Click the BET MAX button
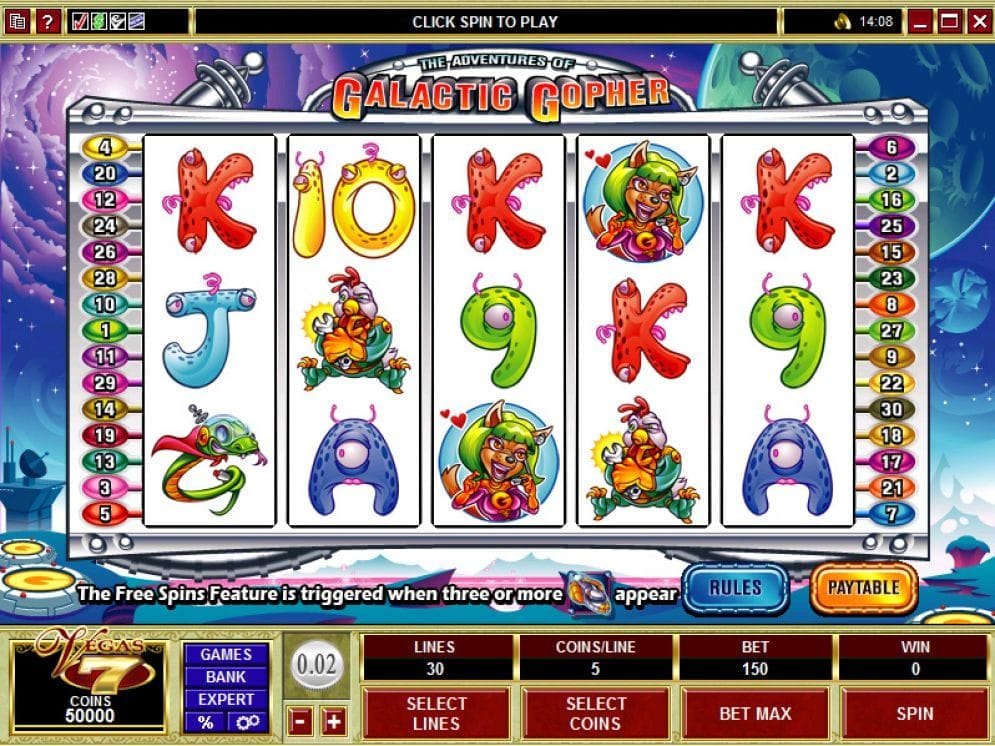The height and width of the screenshot is (746, 995). pos(755,714)
